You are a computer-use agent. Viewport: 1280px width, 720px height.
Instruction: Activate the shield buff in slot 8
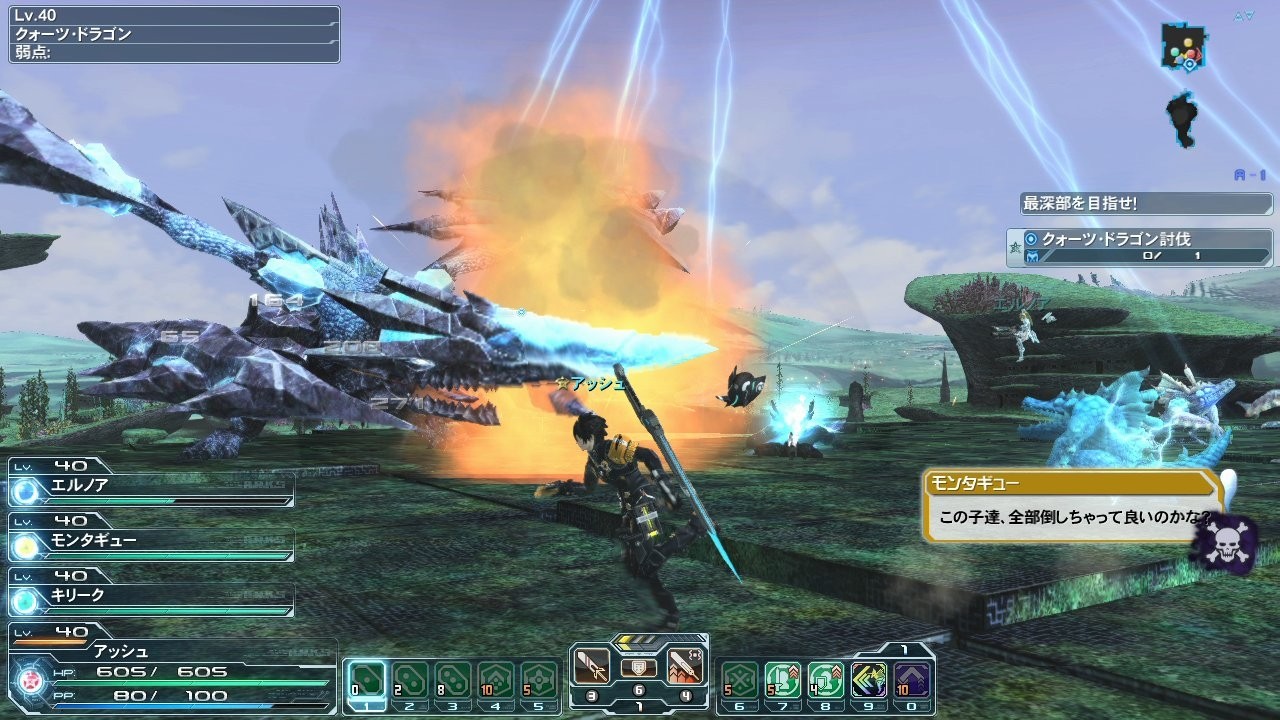[x=825, y=679]
